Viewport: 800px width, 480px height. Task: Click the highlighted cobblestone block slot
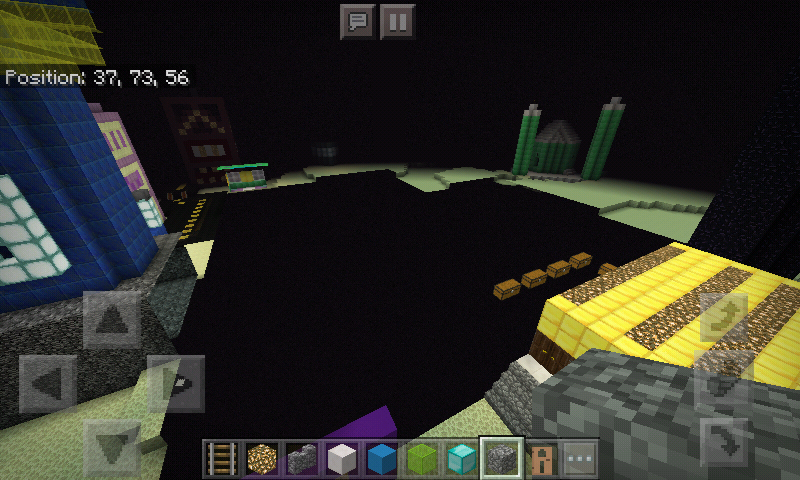499,458
